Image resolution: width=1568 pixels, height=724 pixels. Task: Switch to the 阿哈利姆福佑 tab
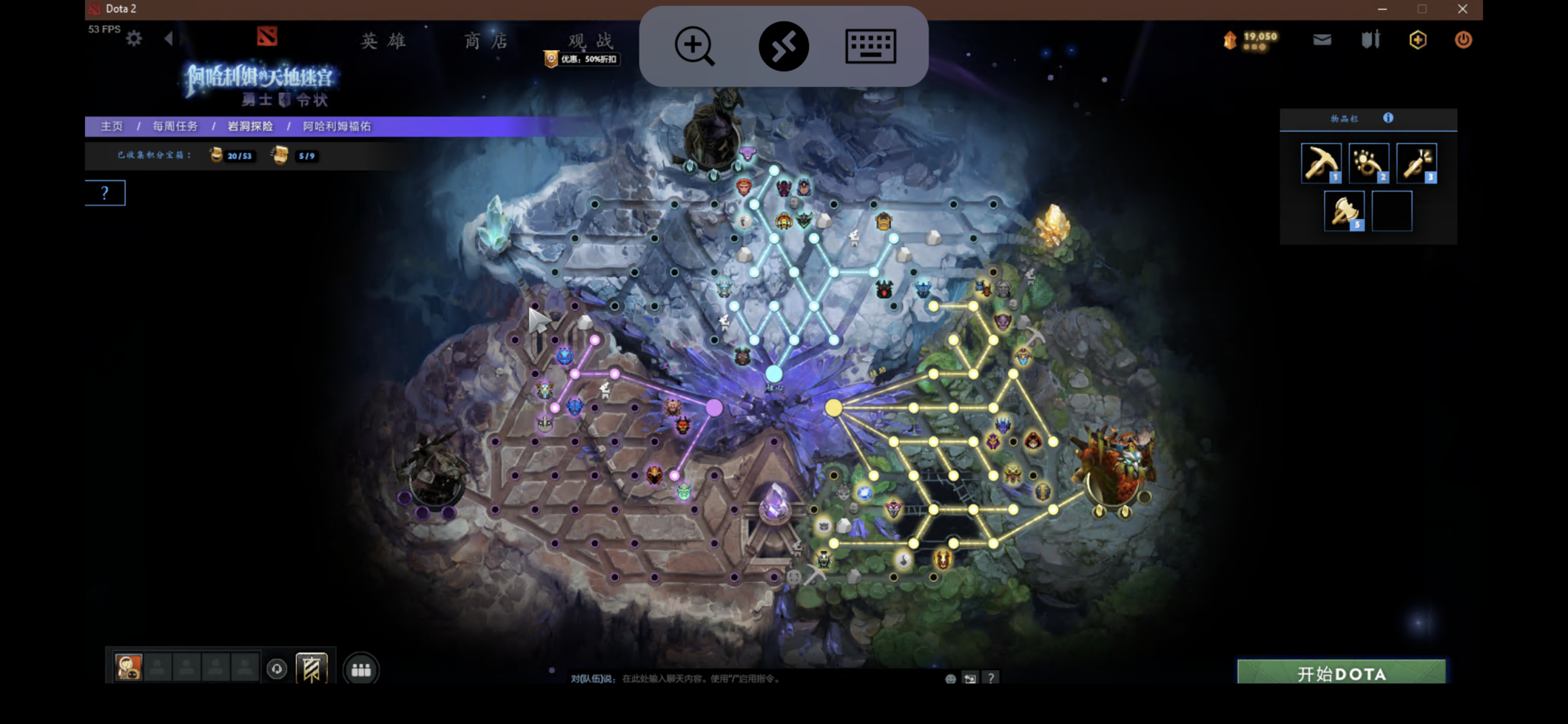click(337, 126)
